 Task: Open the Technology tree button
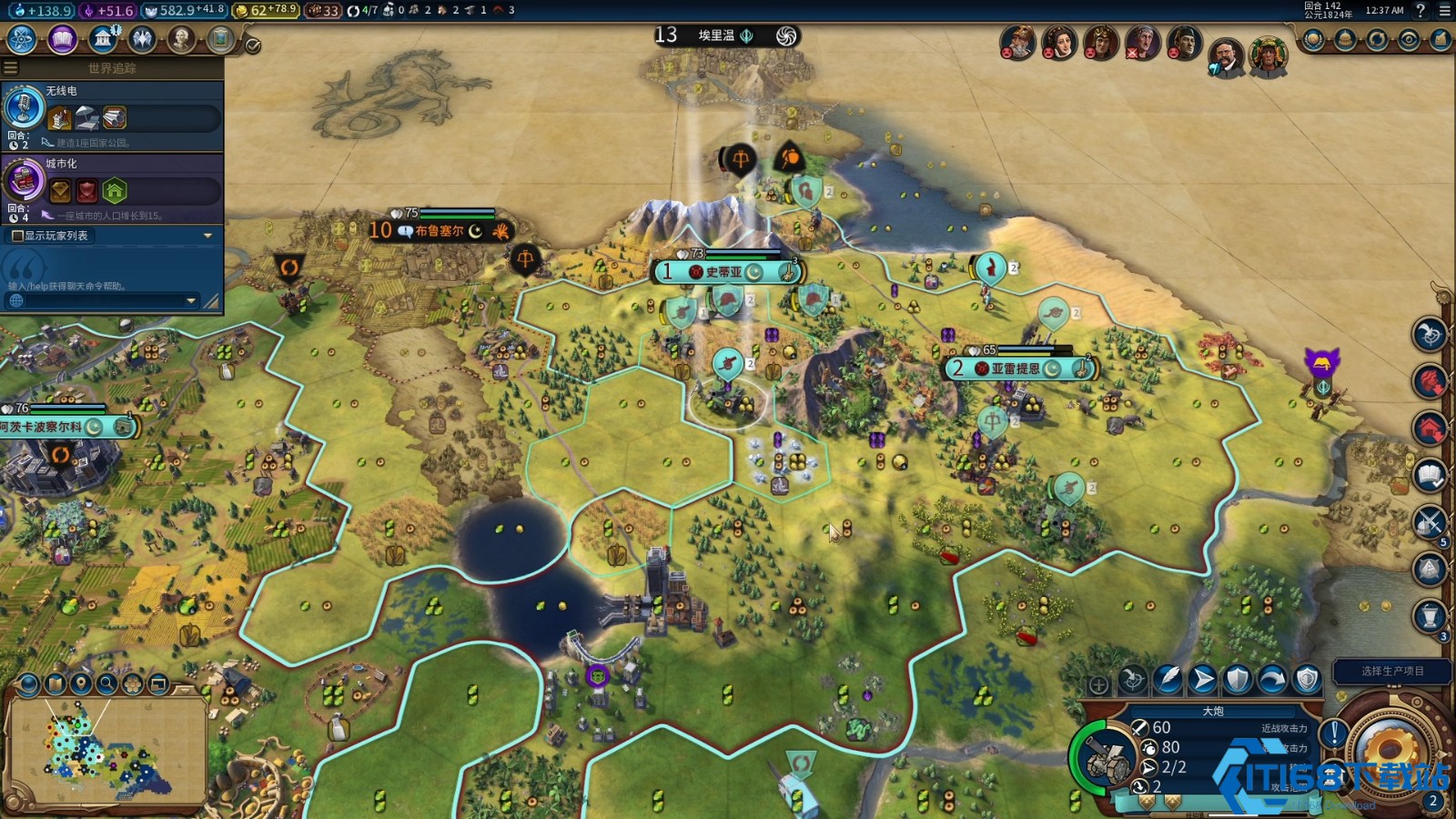pos(22,40)
